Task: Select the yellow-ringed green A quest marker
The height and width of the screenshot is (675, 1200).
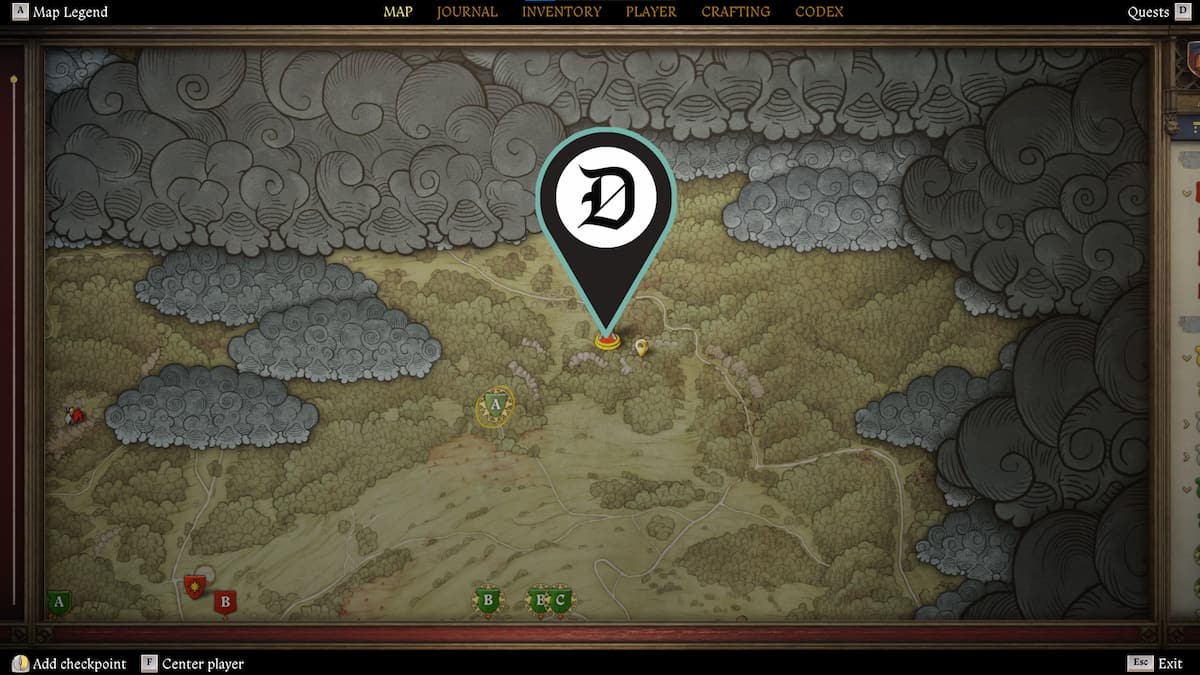Action: pyautogui.click(x=494, y=405)
